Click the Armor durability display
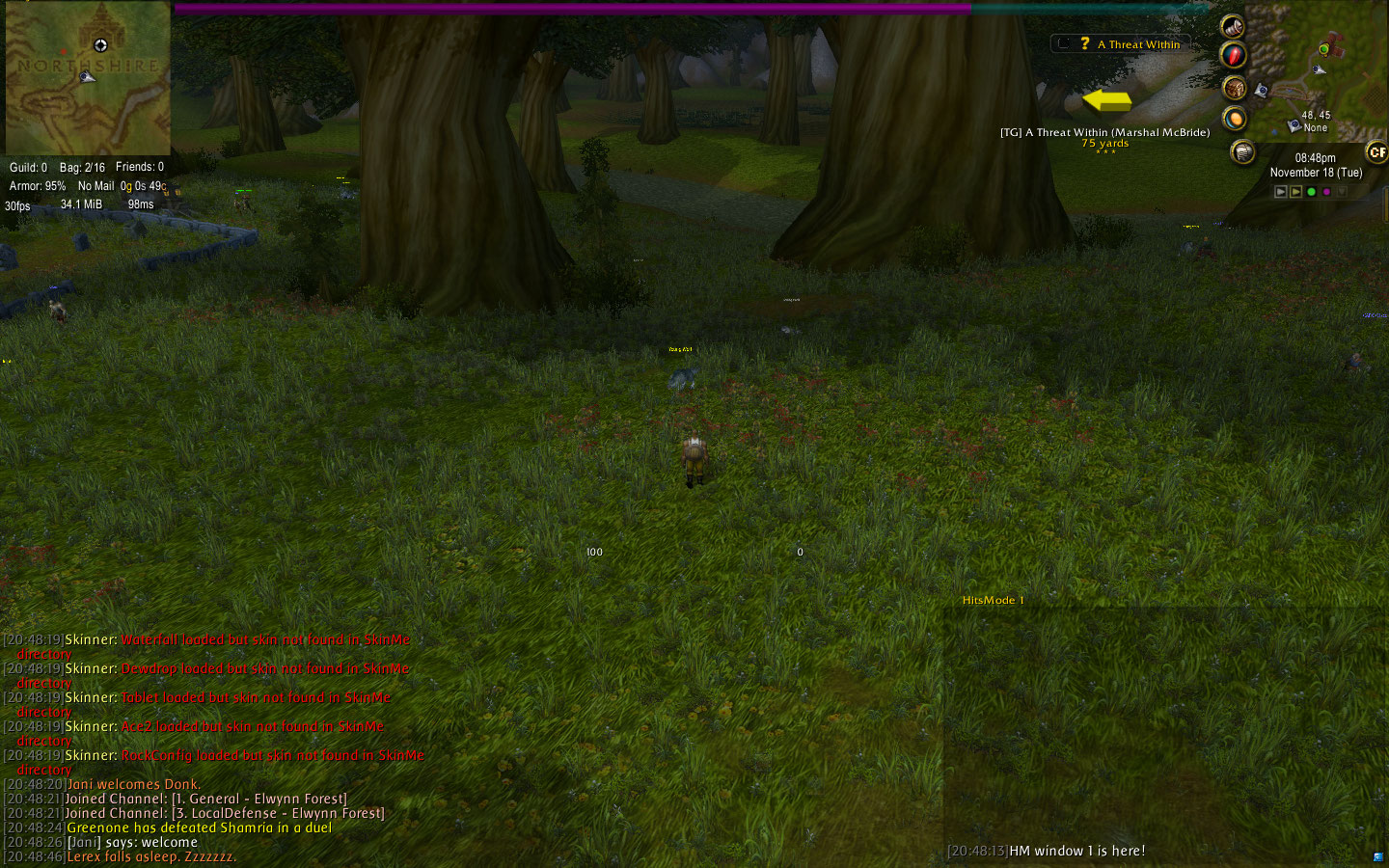This screenshot has width=1389, height=868. [38, 186]
